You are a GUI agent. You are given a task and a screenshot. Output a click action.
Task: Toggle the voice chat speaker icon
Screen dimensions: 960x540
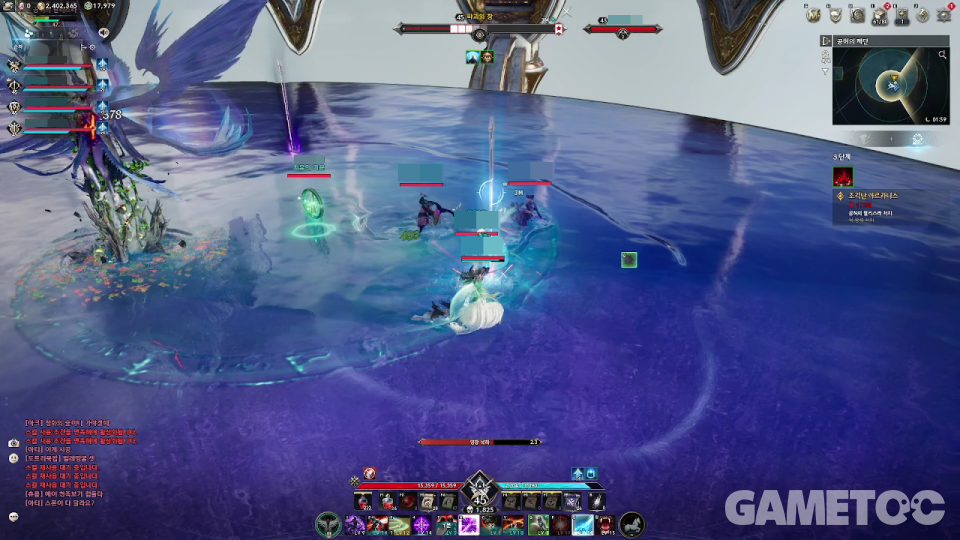[x=103, y=33]
